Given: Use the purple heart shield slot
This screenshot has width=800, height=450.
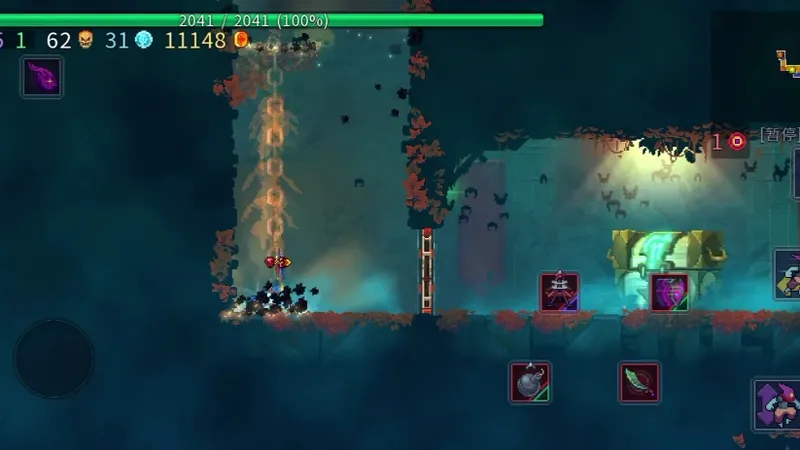Looking at the screenshot, I should click(x=669, y=292).
